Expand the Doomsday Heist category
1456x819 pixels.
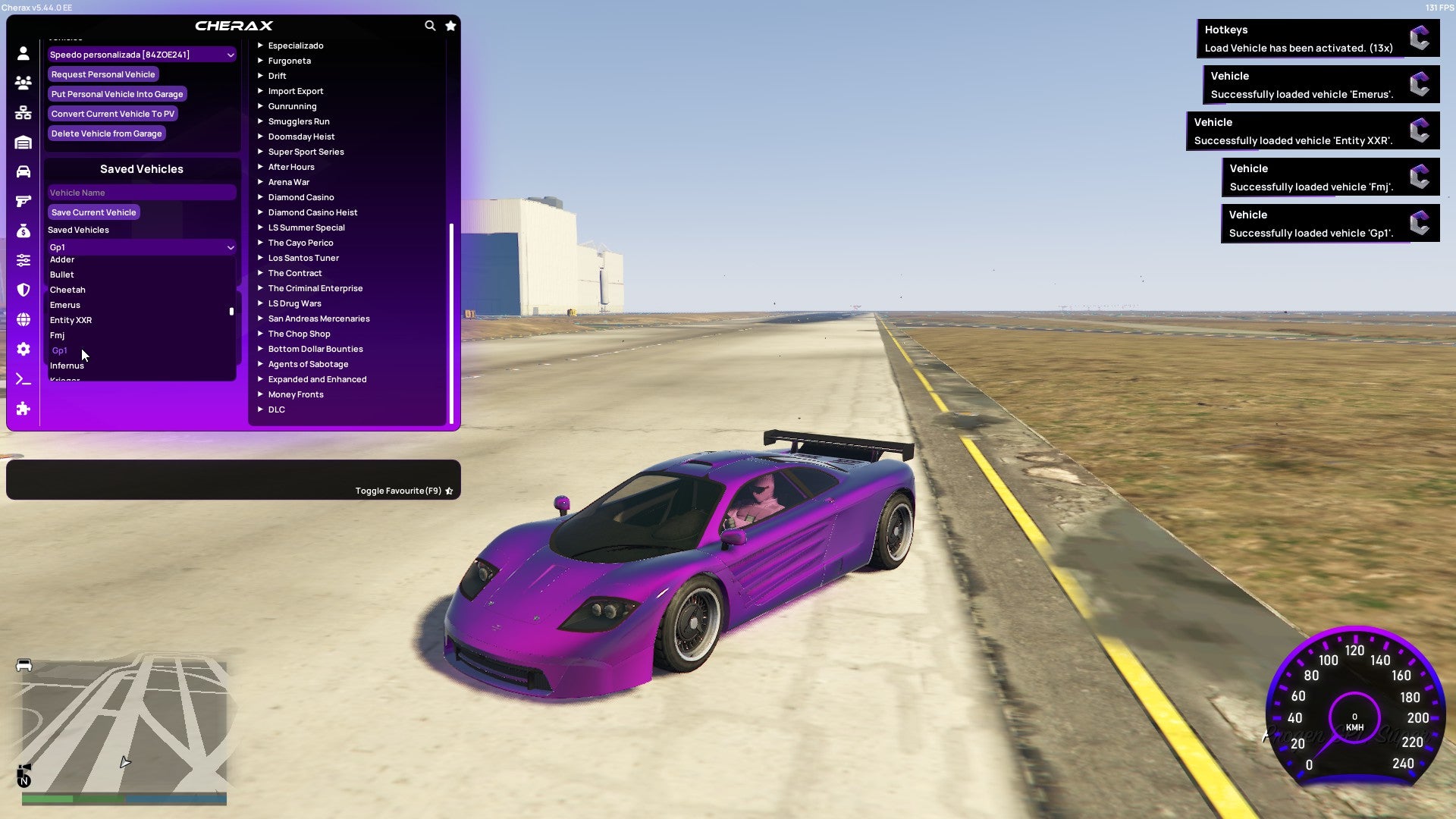300,136
